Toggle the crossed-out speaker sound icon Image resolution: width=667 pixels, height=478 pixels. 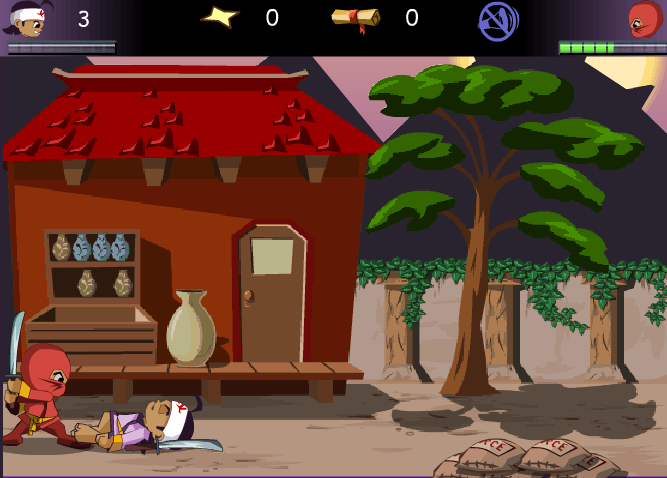coord(497,20)
